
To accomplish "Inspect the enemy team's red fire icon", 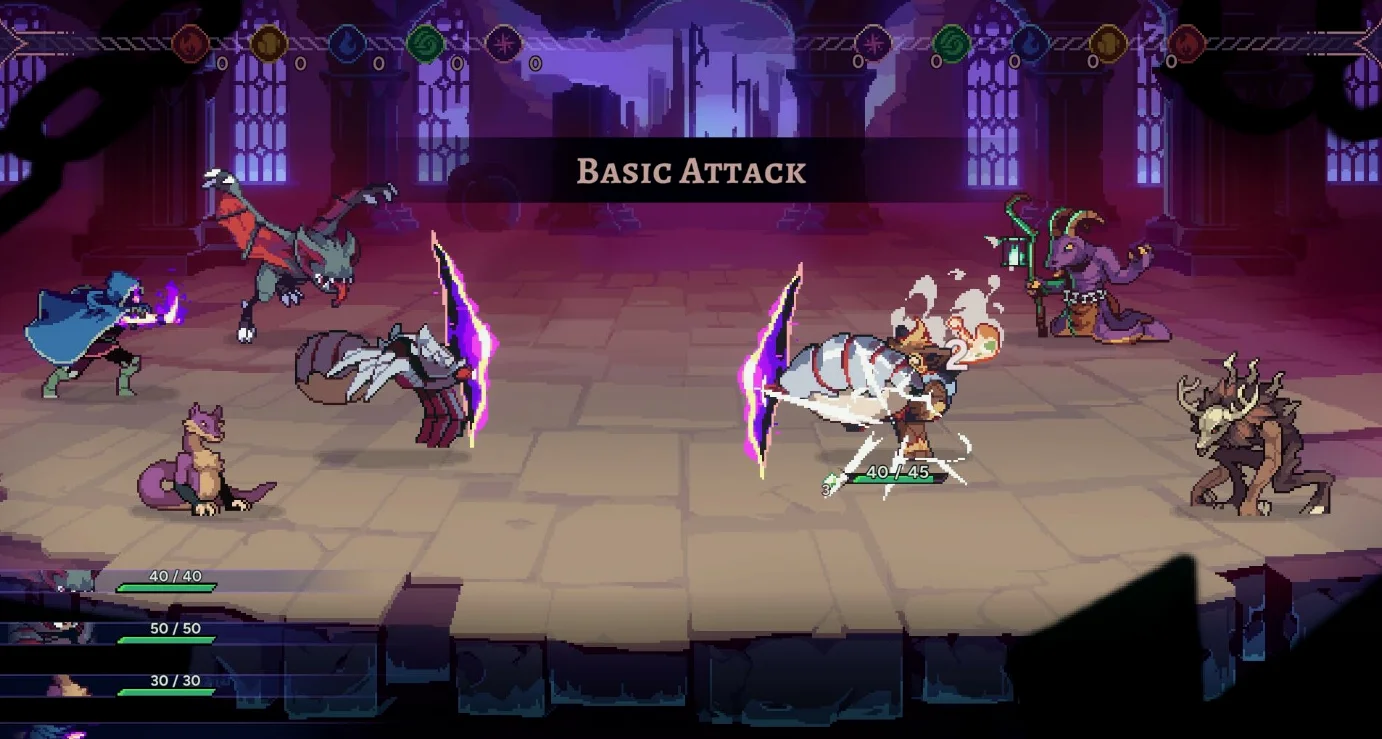I will (x=1186, y=44).
